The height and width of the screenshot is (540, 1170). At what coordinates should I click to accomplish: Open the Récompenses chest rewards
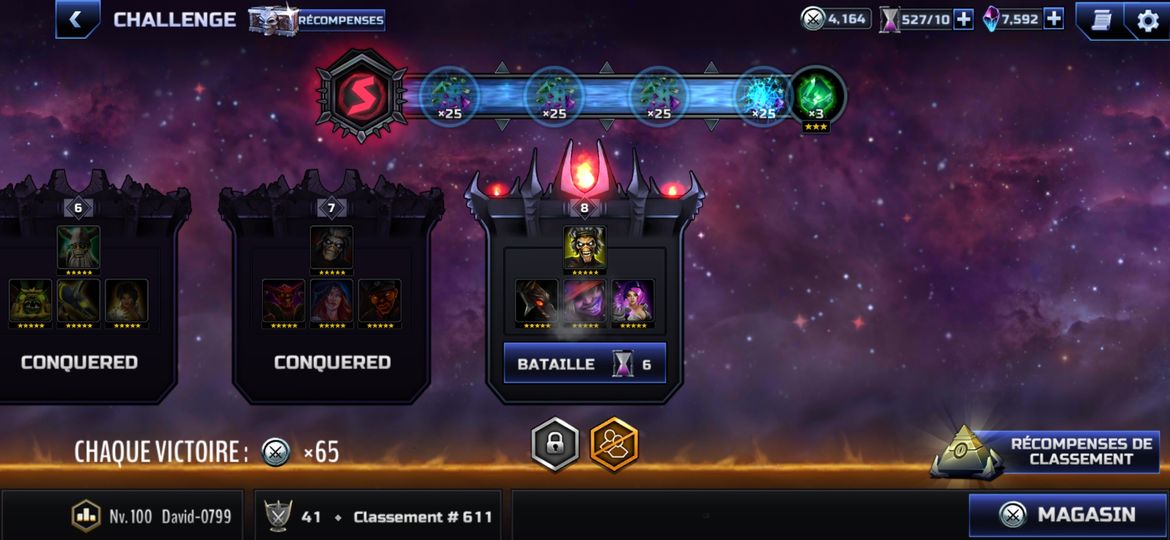pyautogui.click(x=317, y=20)
